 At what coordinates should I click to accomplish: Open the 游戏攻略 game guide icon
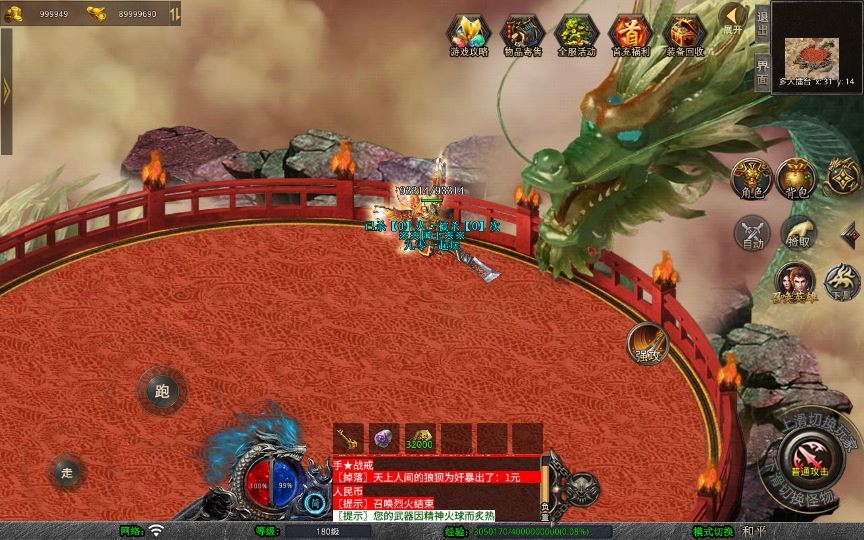[x=468, y=33]
